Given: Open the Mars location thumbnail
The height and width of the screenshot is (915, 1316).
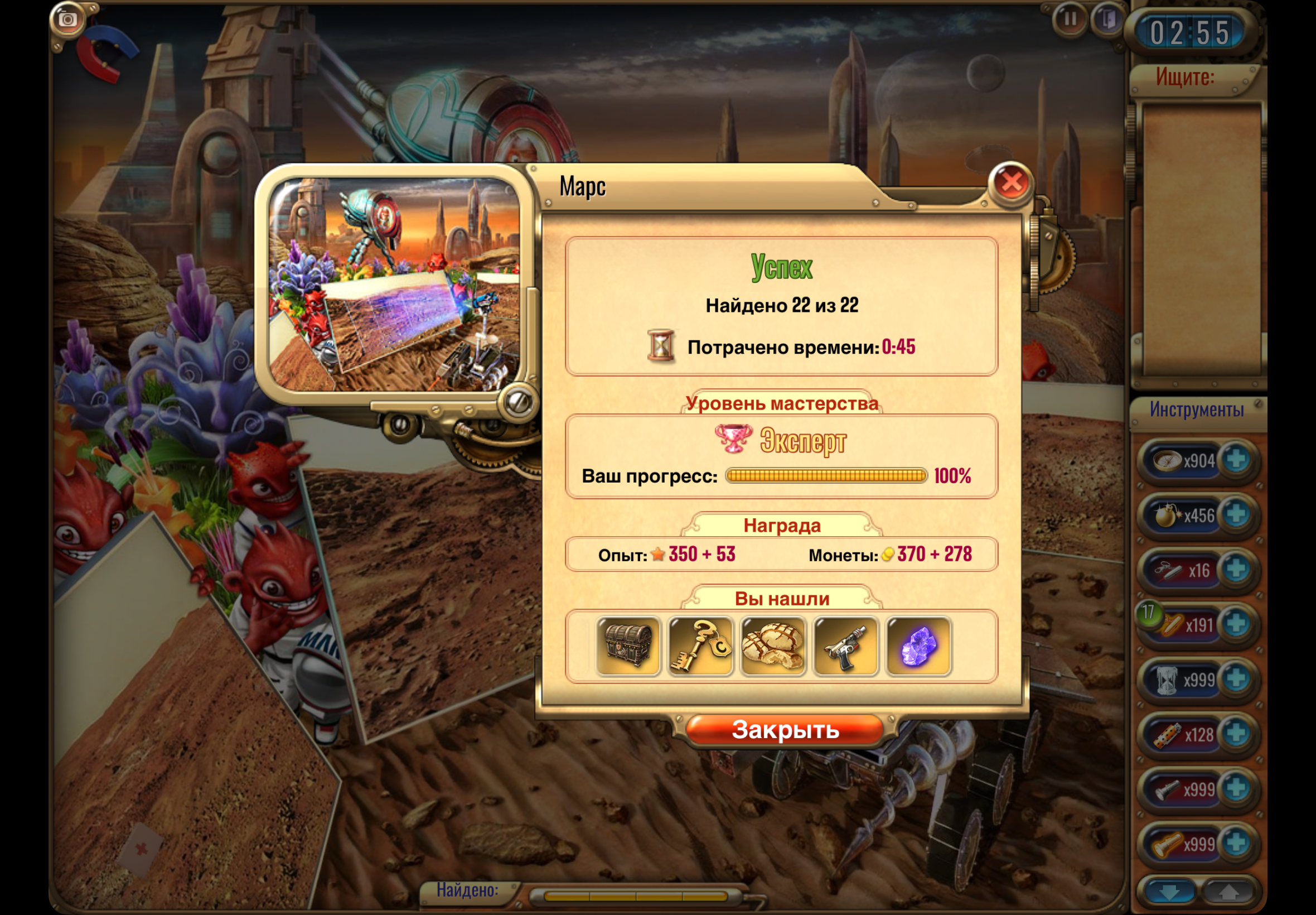Looking at the screenshot, I should (x=395, y=285).
